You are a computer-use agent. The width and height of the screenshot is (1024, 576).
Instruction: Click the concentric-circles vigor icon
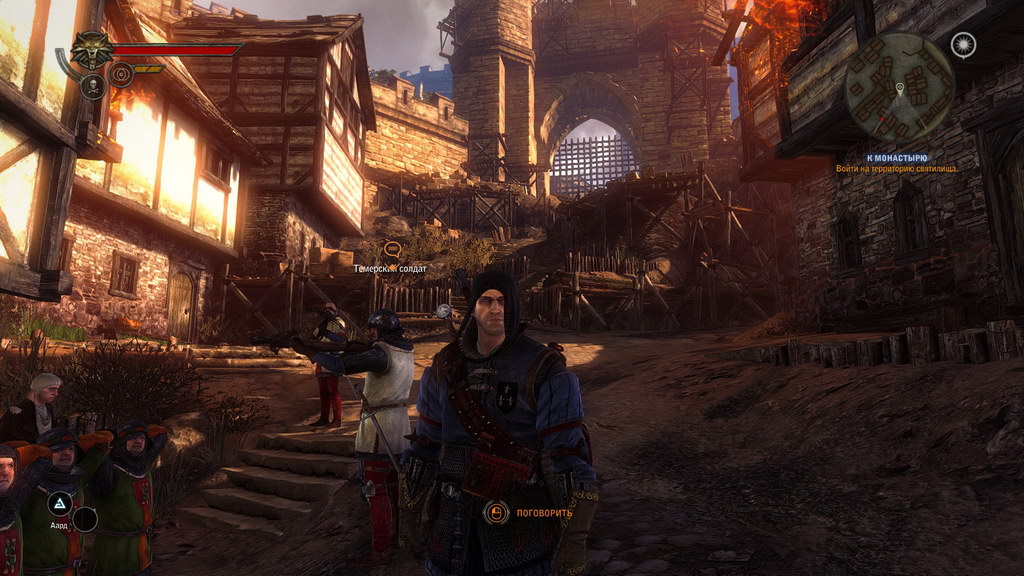tap(121, 72)
